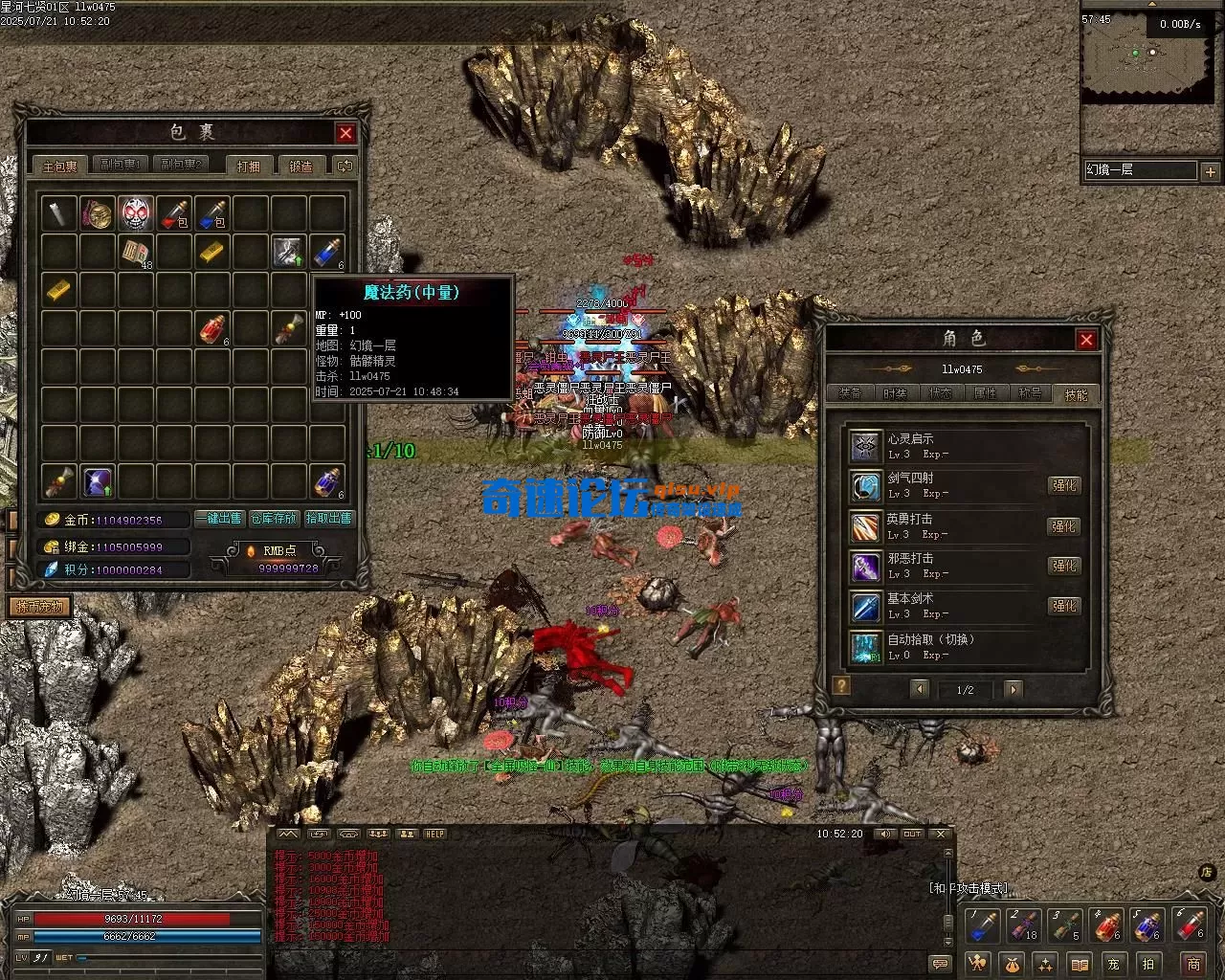Click the 一键出售 sell-all button
This screenshot has width=1225, height=980.
click(219, 518)
